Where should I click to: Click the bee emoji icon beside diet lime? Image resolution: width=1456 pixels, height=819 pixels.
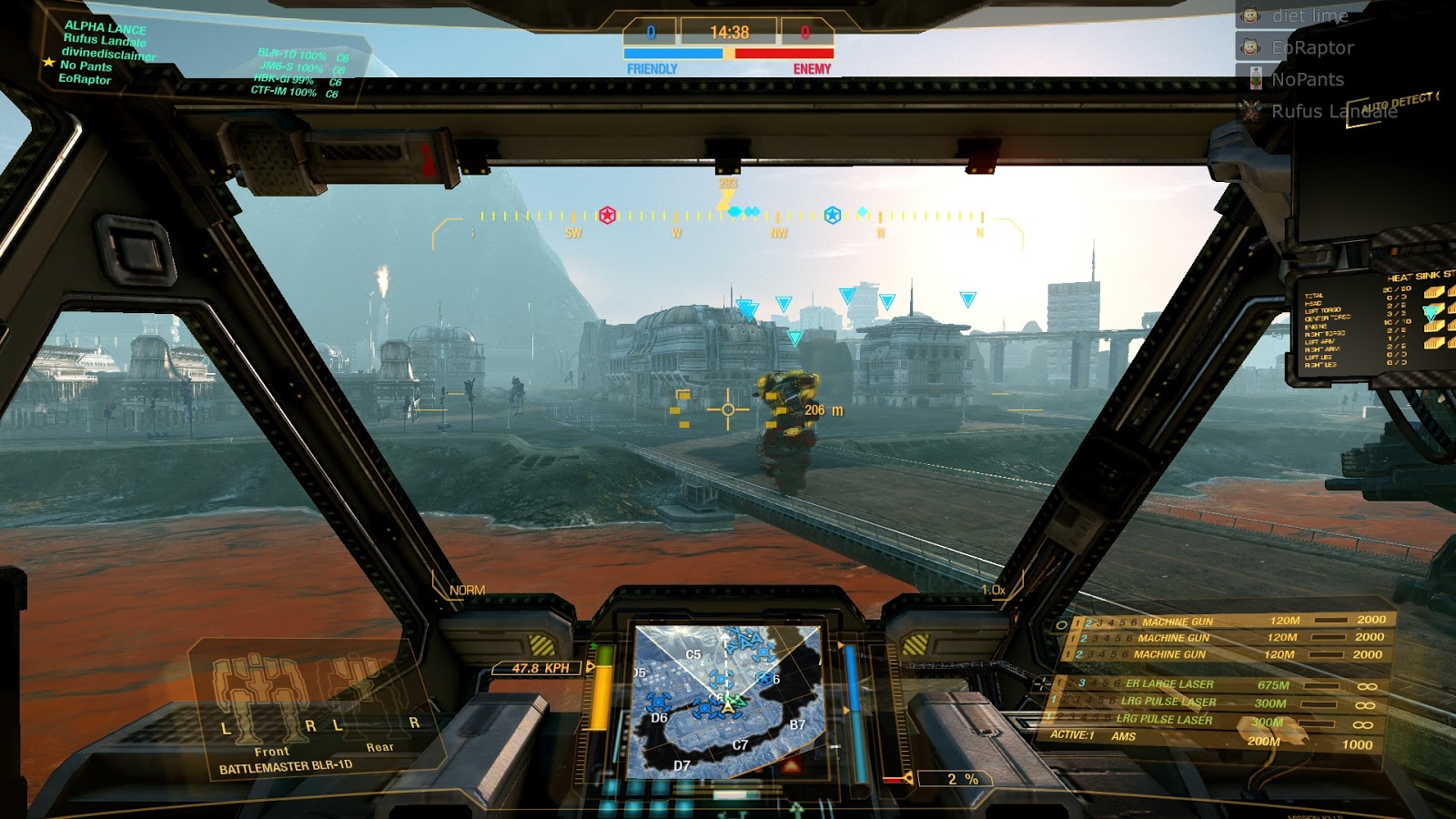(x=1249, y=16)
